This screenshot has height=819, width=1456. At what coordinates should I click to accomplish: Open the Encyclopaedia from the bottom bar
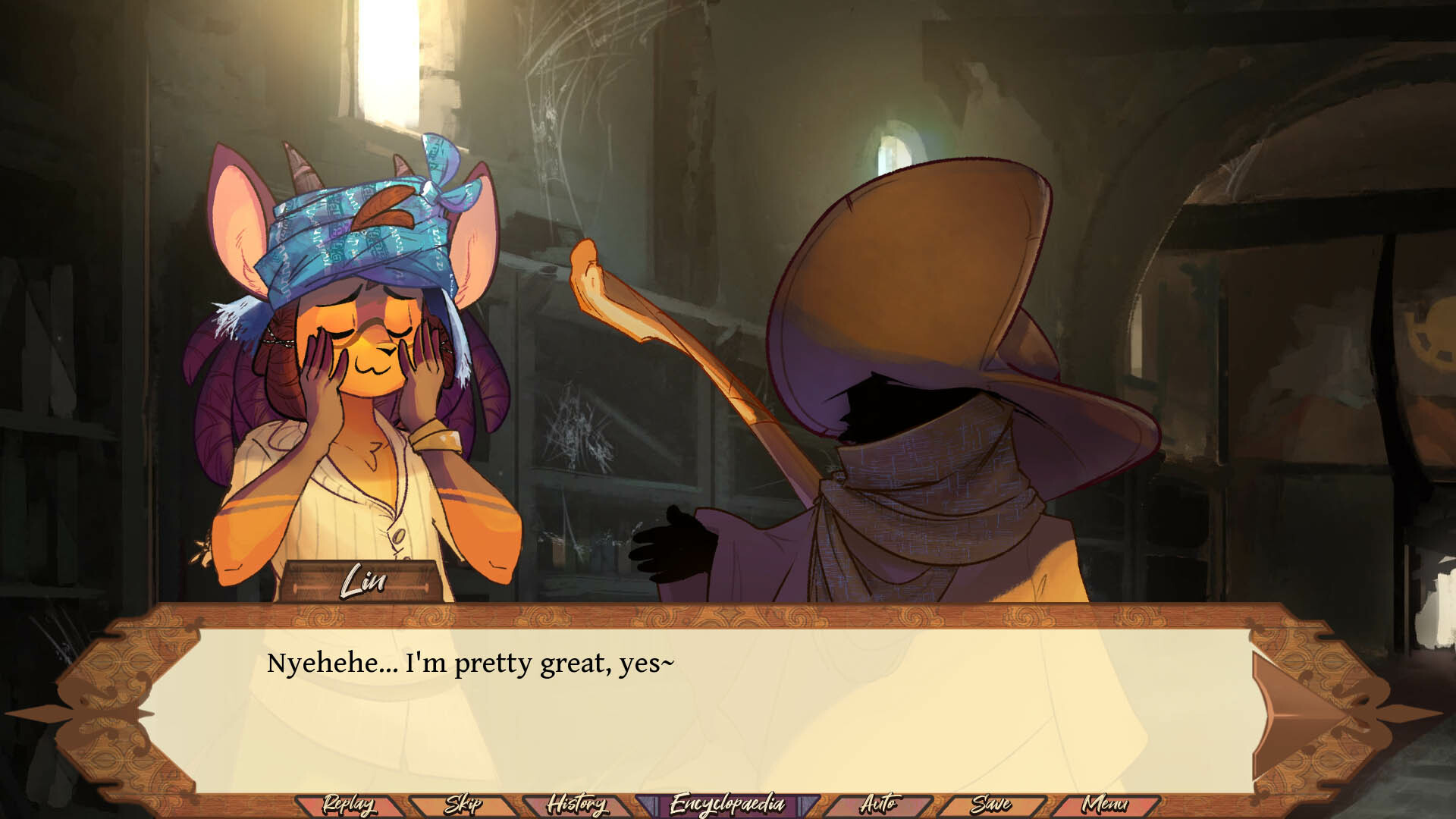726,803
